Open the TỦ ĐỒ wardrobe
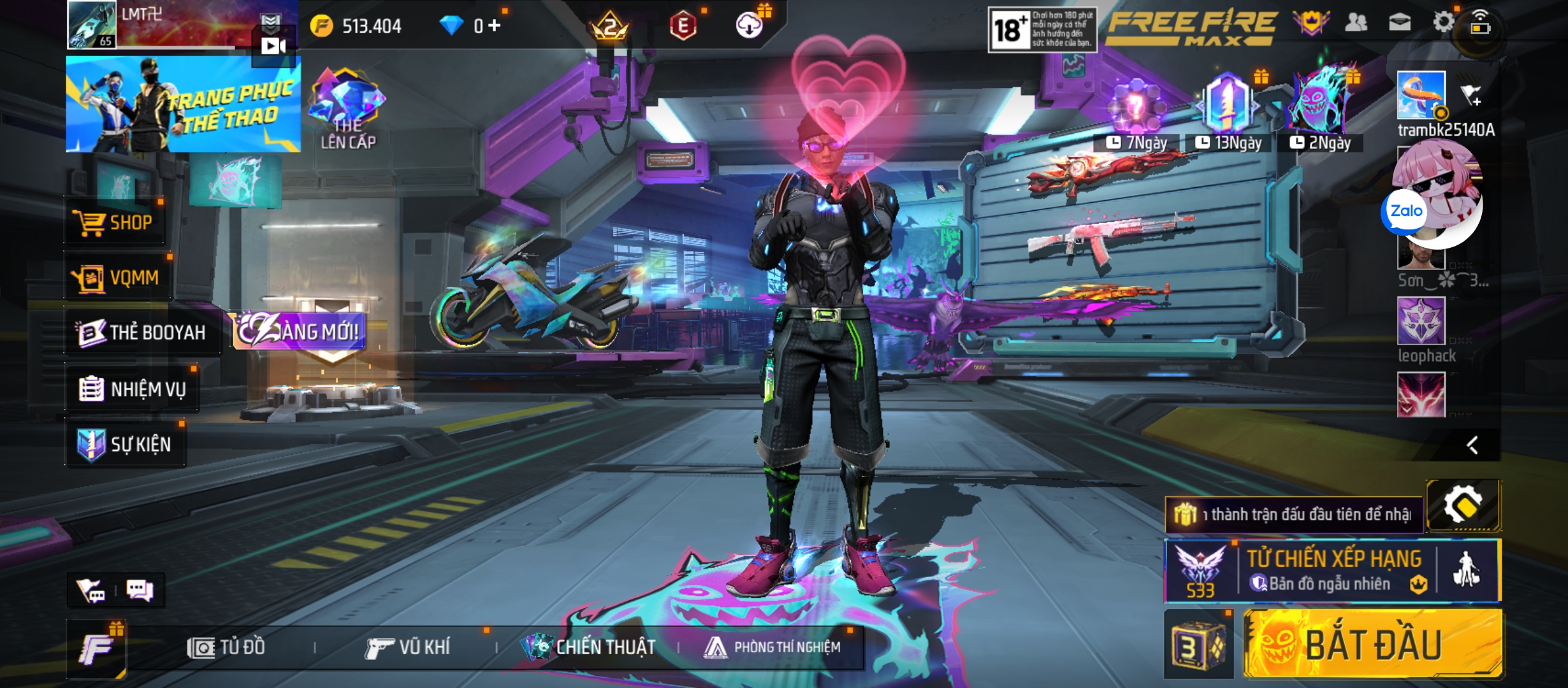Viewport: 1568px width, 688px height. point(226,648)
